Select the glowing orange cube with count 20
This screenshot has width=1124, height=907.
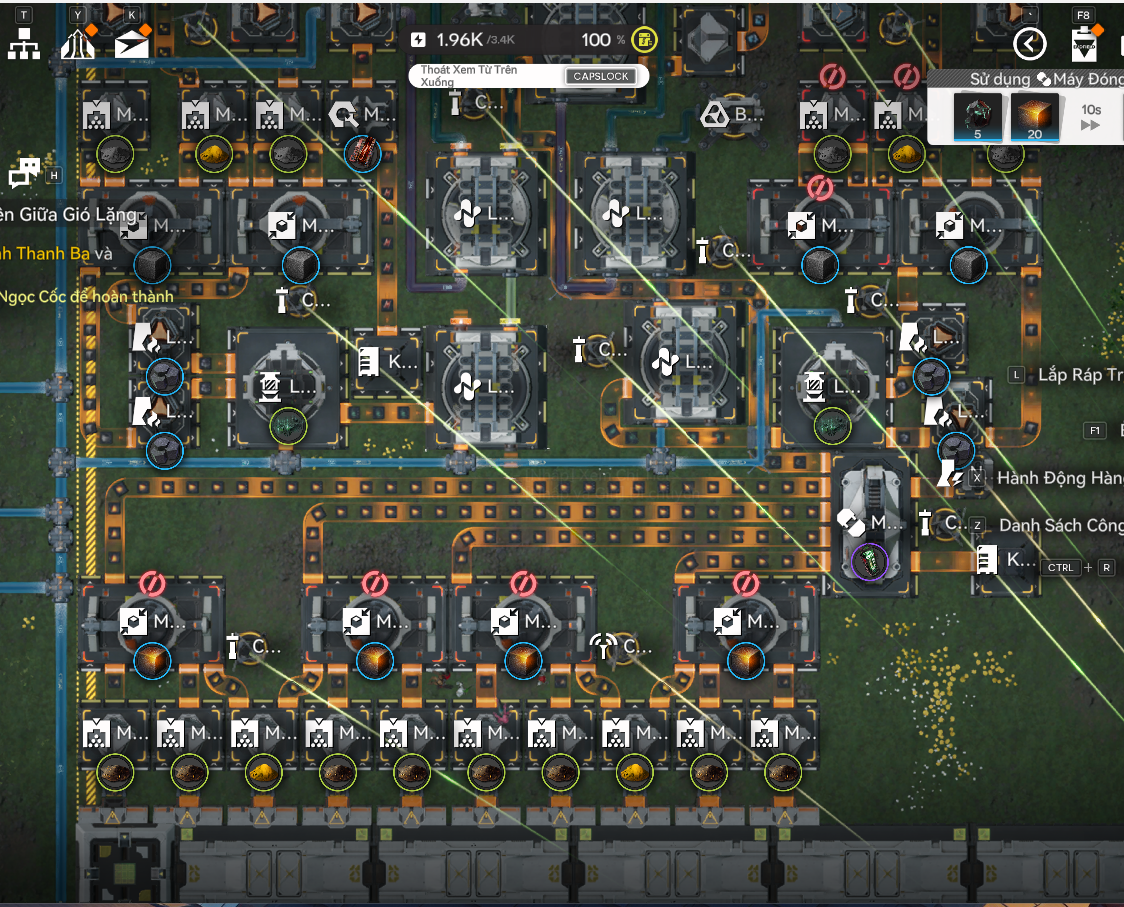[1034, 117]
